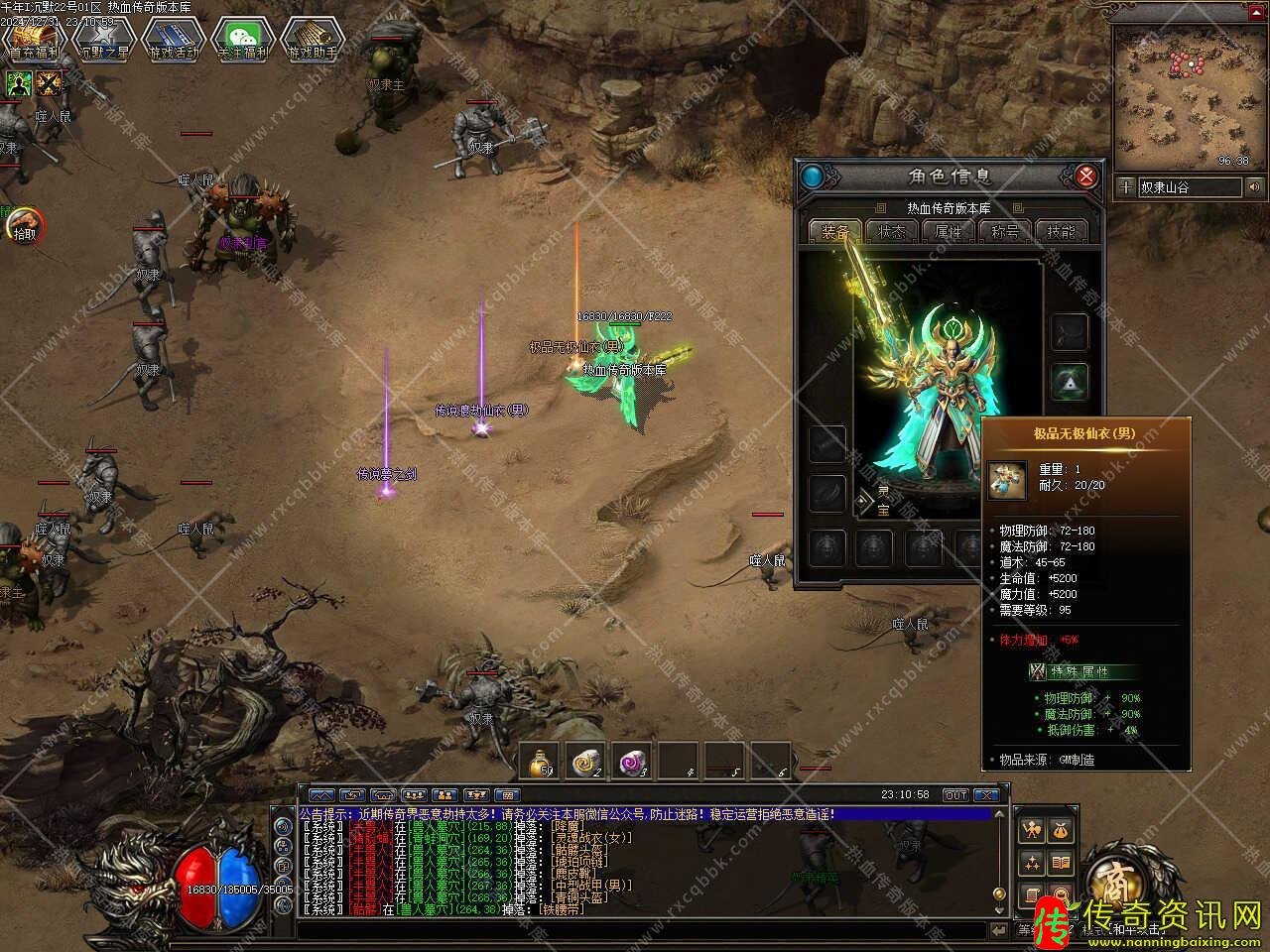1270x952 pixels.
Task: Open the 沉默之星 star menu
Action: [103, 41]
